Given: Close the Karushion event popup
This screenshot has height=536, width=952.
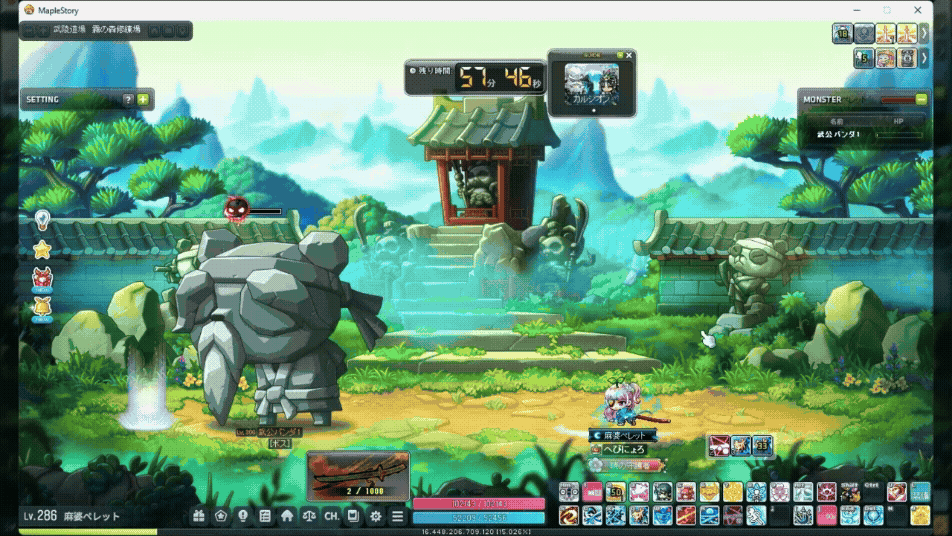Looking at the screenshot, I should 629,56.
